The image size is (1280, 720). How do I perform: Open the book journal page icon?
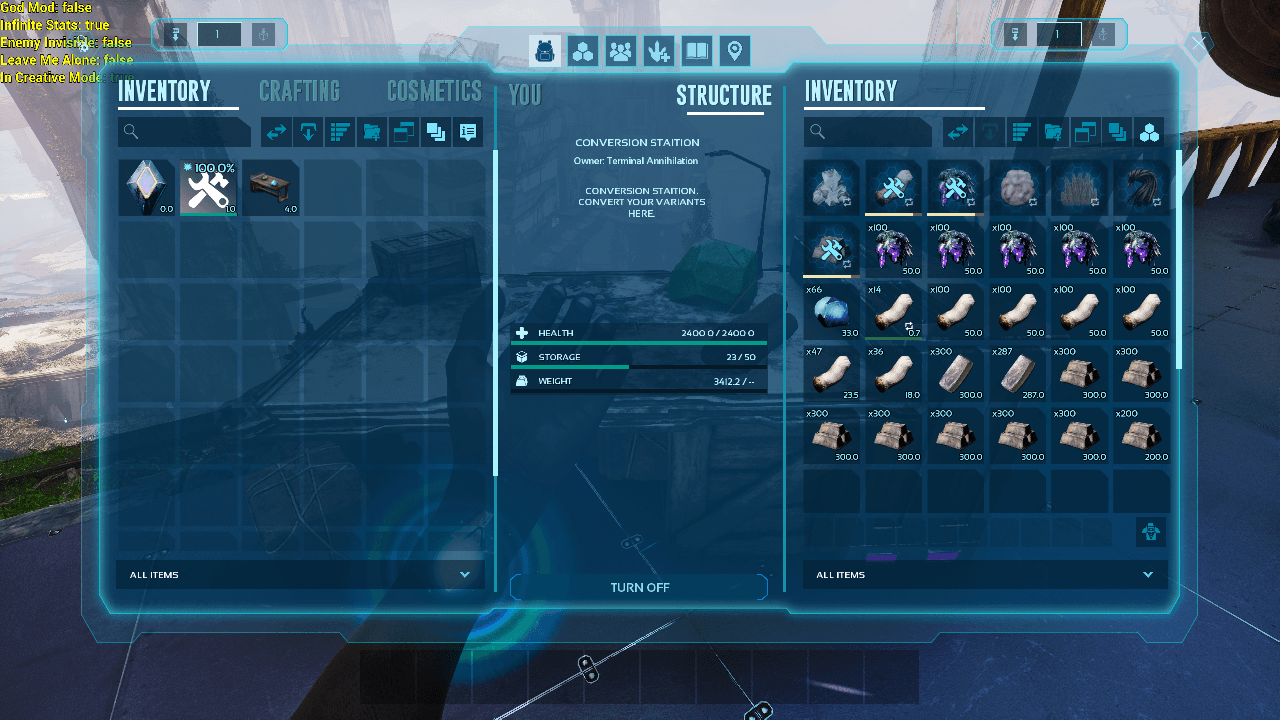tap(697, 51)
